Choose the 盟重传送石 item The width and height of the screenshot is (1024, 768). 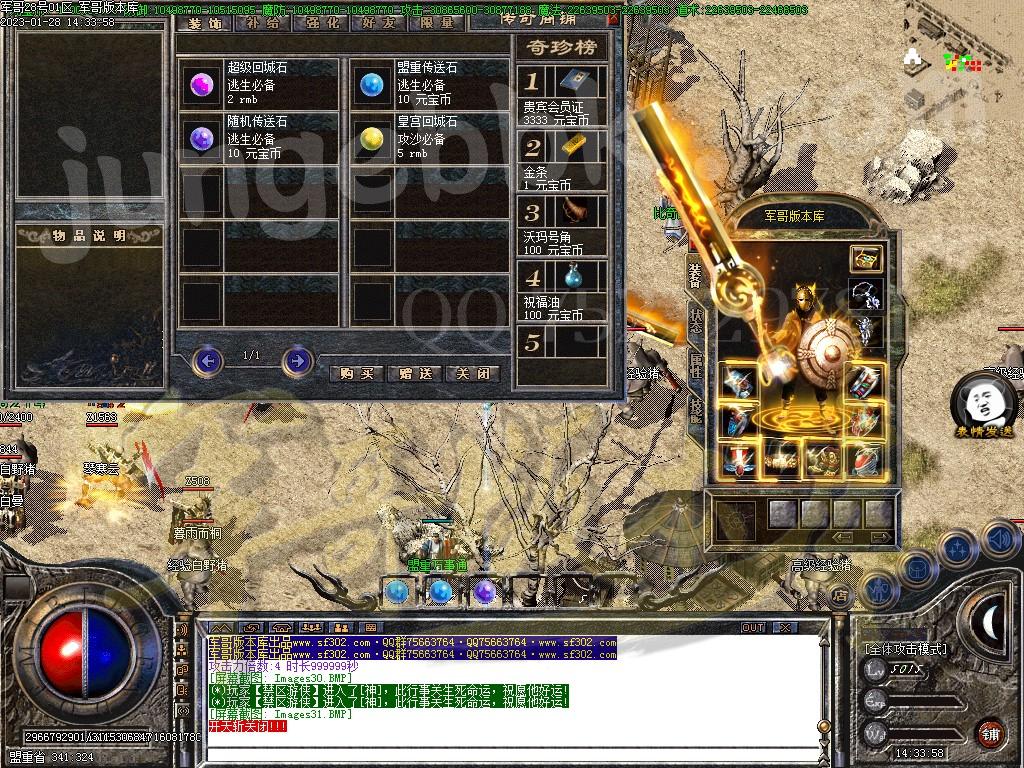372,85
